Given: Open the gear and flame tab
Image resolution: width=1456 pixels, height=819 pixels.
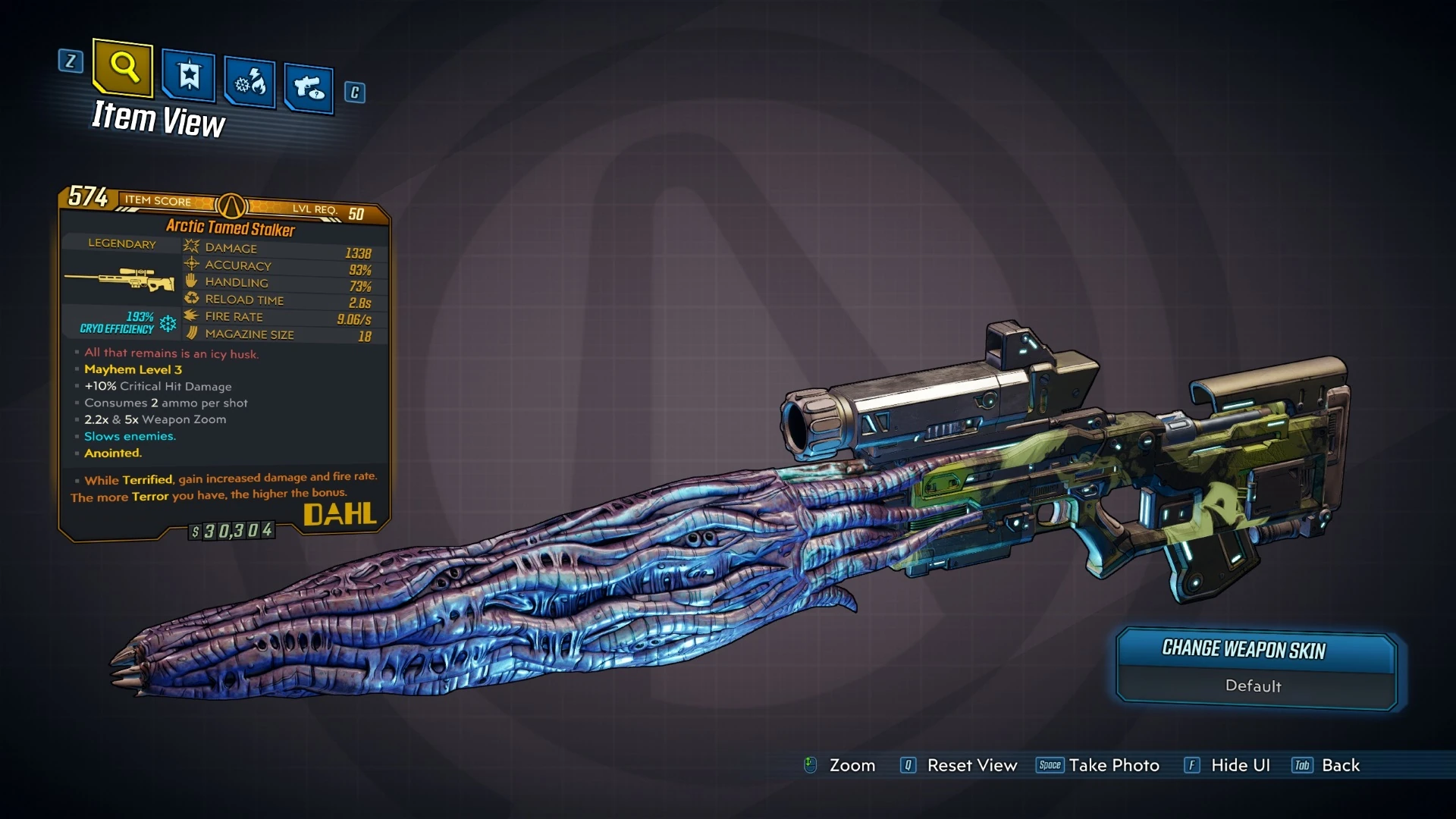Looking at the screenshot, I should 249,82.
